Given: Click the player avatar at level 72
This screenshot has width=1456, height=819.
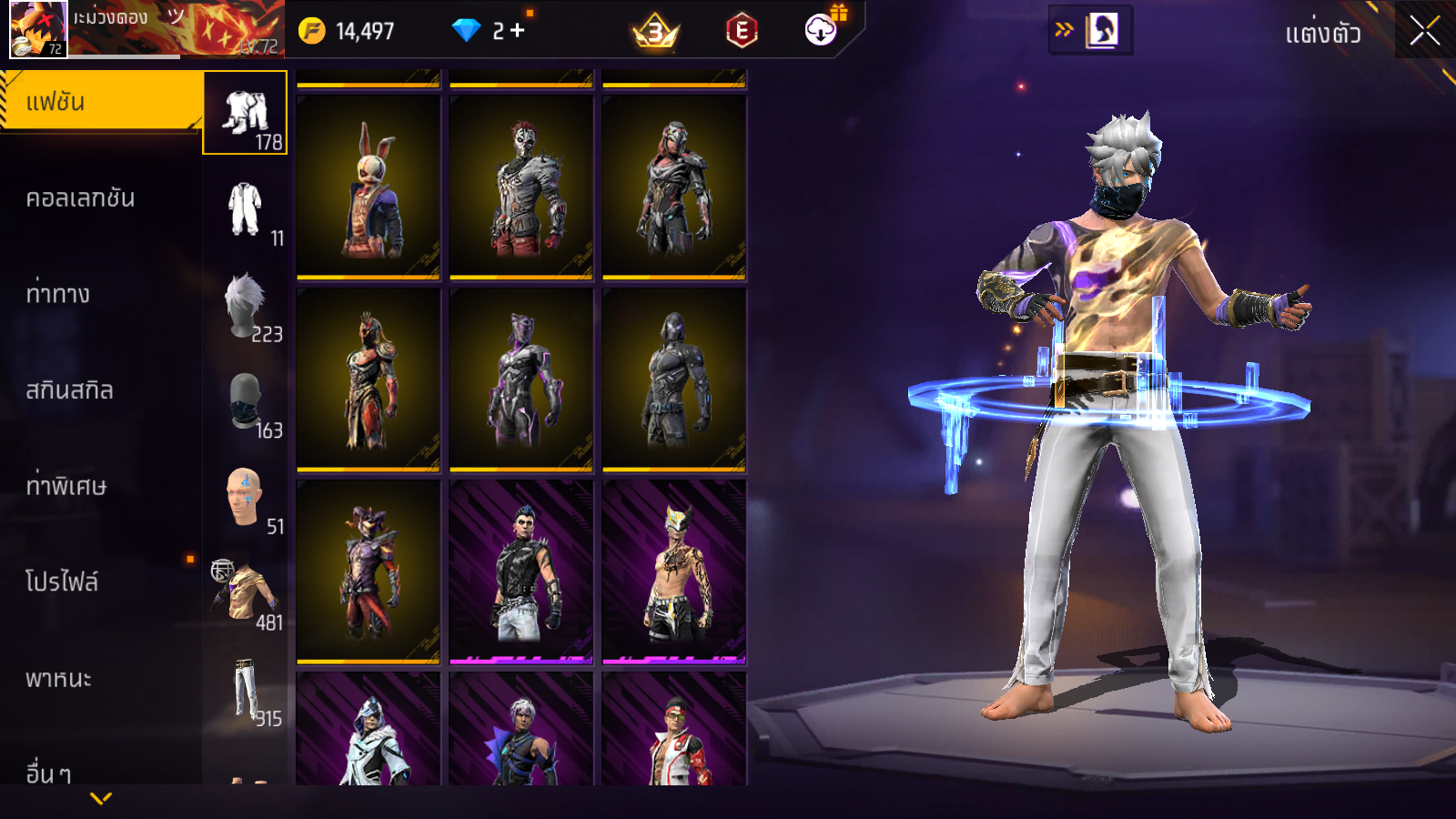Looking at the screenshot, I should pyautogui.click(x=37, y=29).
